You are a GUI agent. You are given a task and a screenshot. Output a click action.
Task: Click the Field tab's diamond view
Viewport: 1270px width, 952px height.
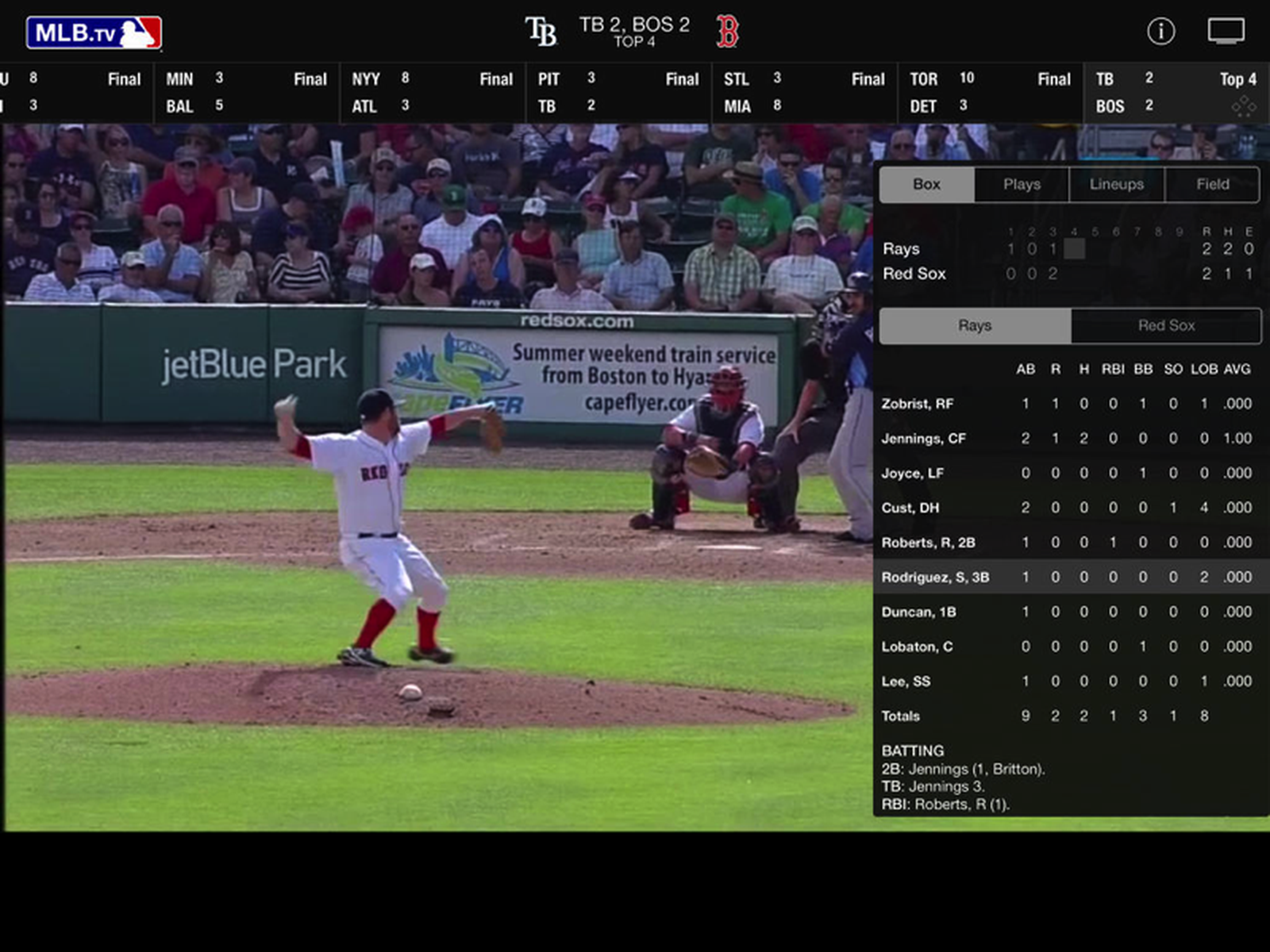point(1212,184)
